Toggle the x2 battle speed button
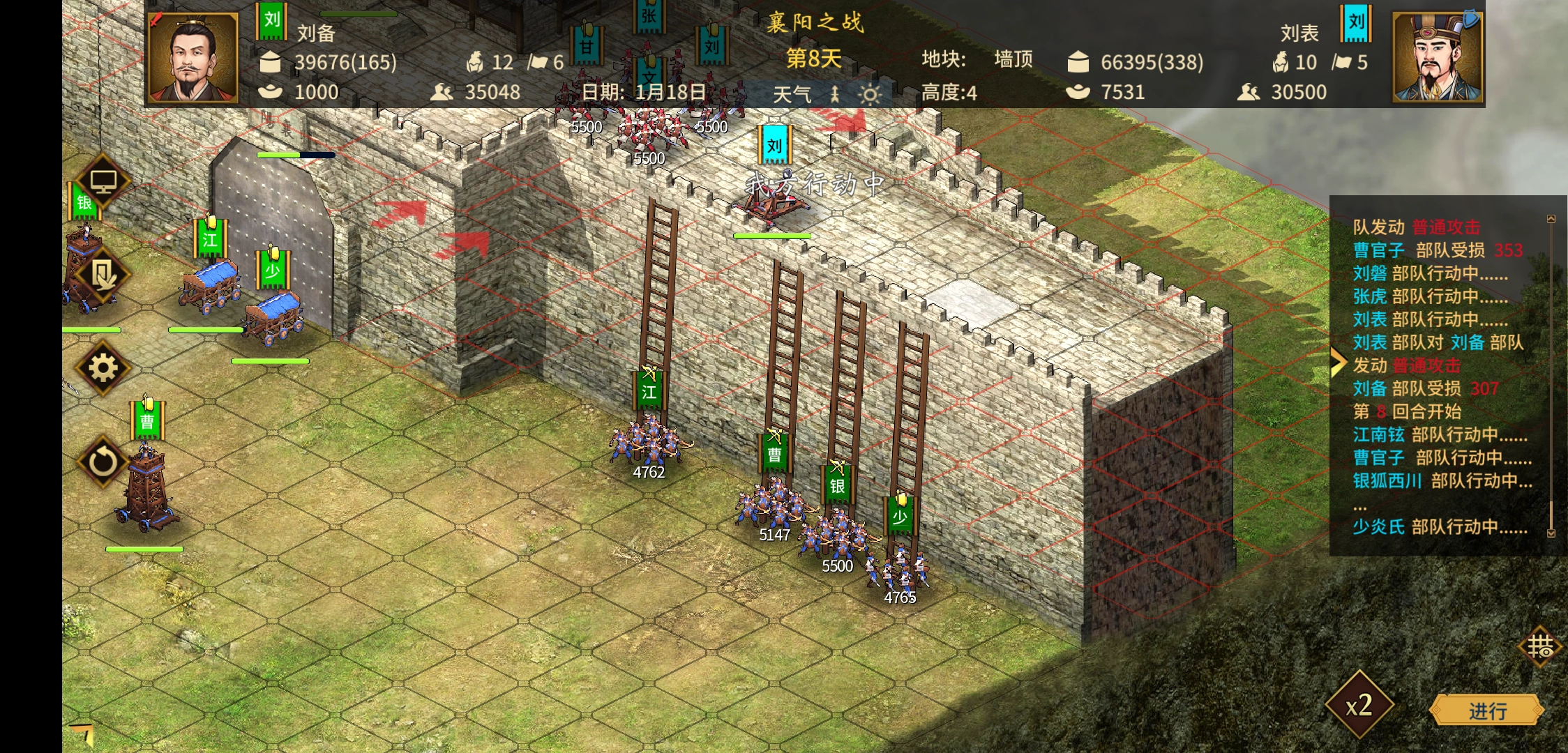 pyautogui.click(x=1359, y=706)
